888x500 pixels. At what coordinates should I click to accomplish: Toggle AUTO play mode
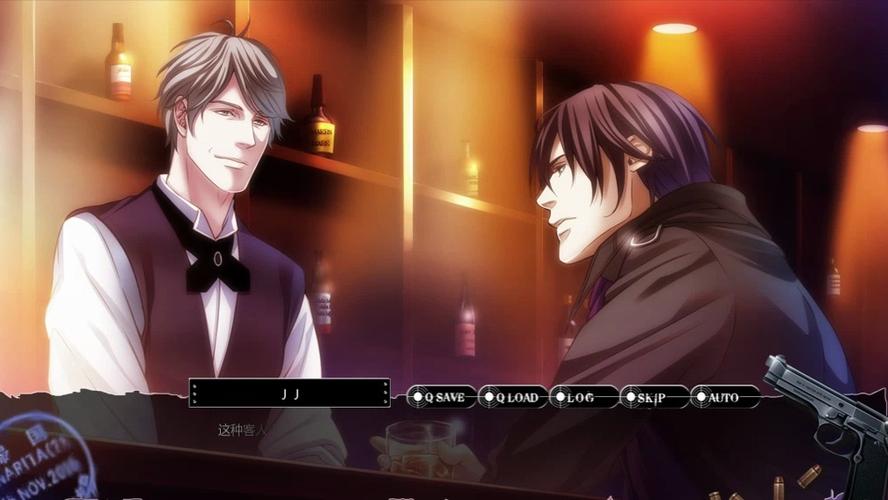pyautogui.click(x=724, y=397)
